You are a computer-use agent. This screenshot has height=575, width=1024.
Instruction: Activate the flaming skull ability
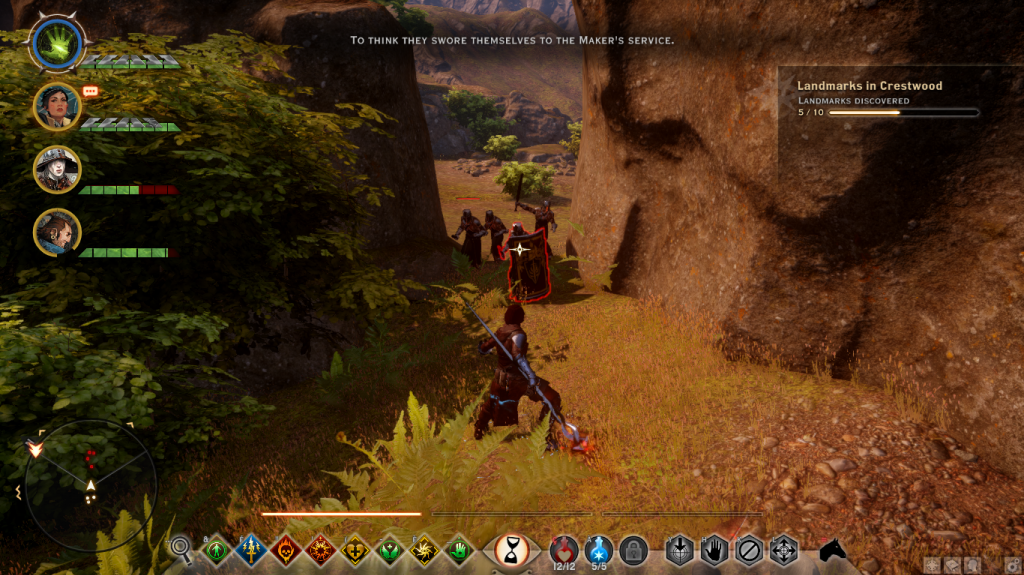[286, 549]
